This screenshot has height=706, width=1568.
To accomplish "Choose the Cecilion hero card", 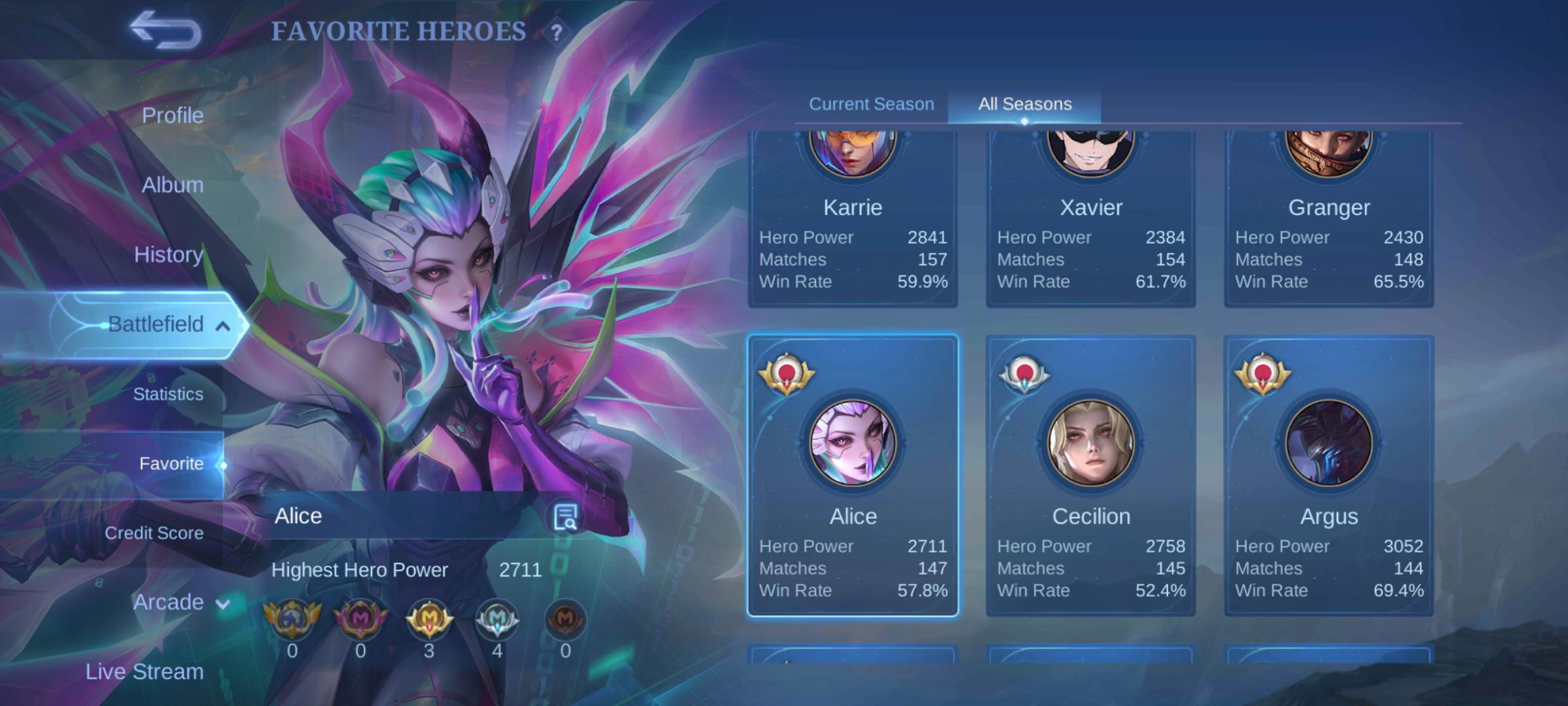I will click(x=1090, y=476).
